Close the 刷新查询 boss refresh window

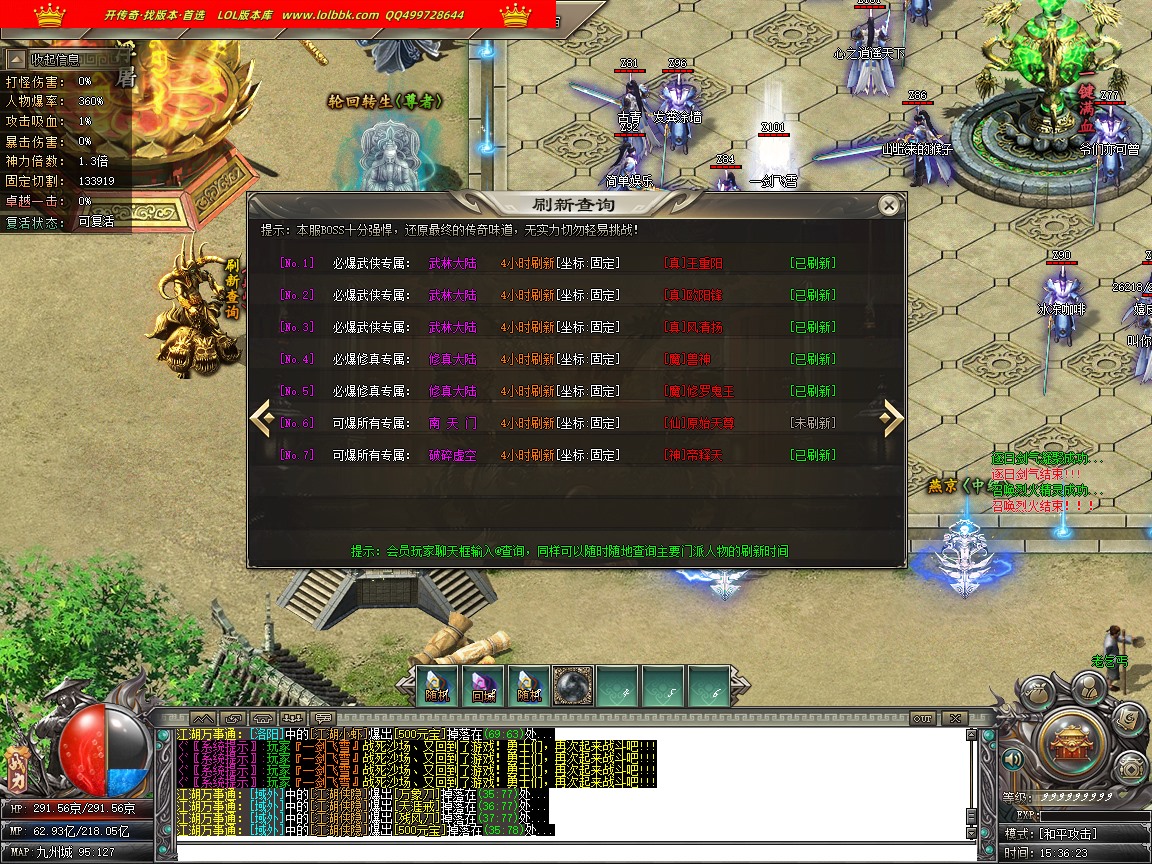(888, 206)
